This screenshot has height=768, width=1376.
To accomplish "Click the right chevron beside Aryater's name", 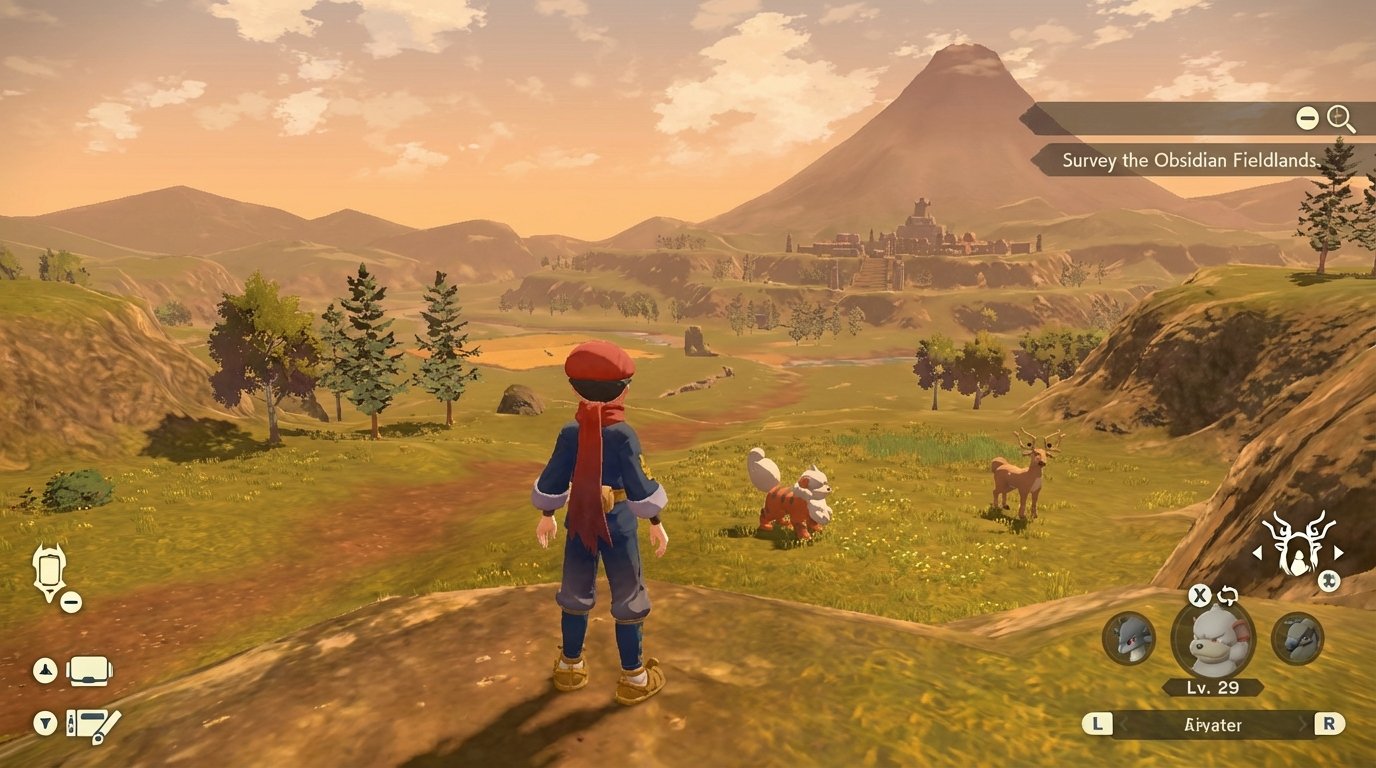I will click(1303, 724).
